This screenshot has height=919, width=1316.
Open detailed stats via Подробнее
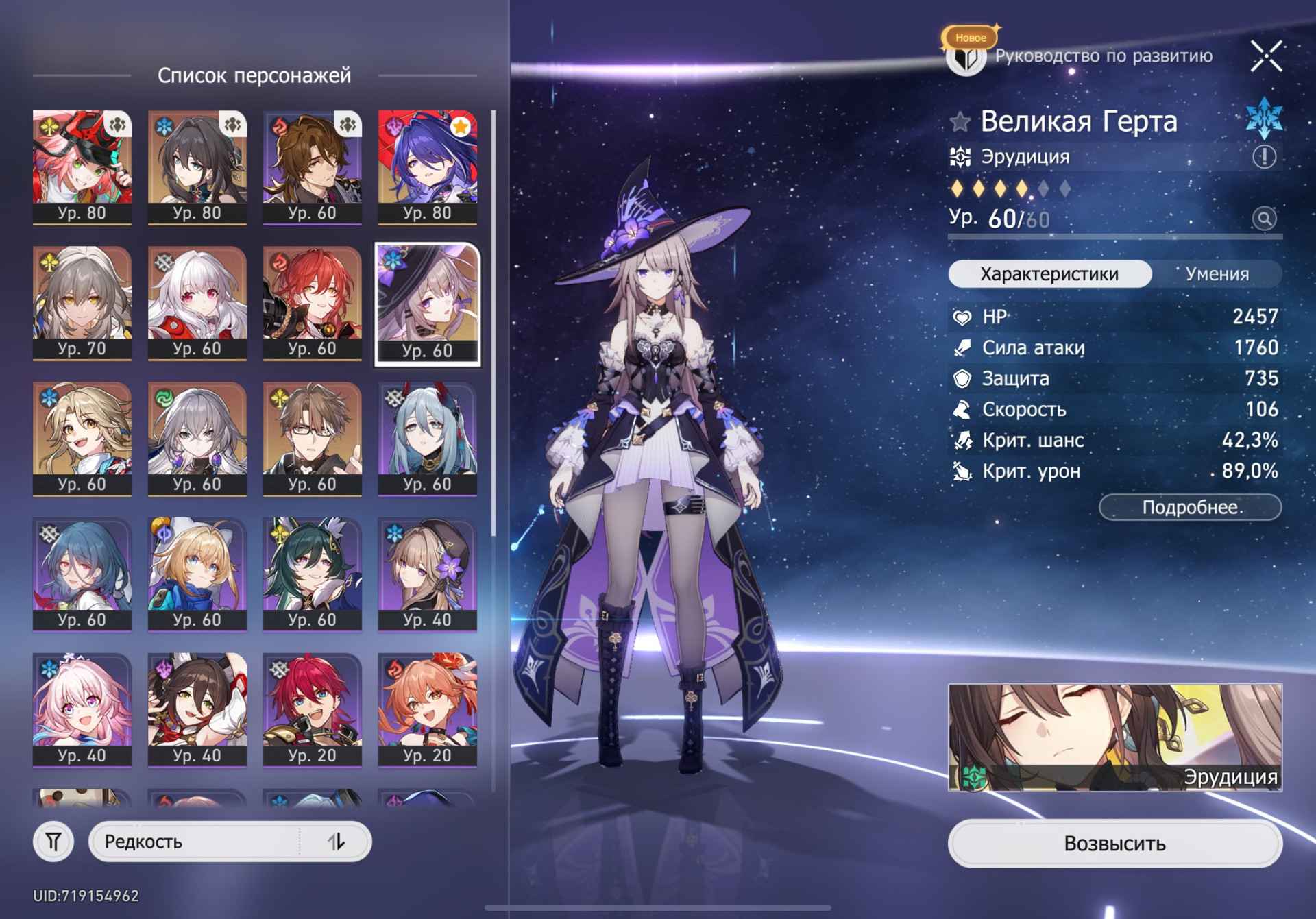pyautogui.click(x=1190, y=508)
